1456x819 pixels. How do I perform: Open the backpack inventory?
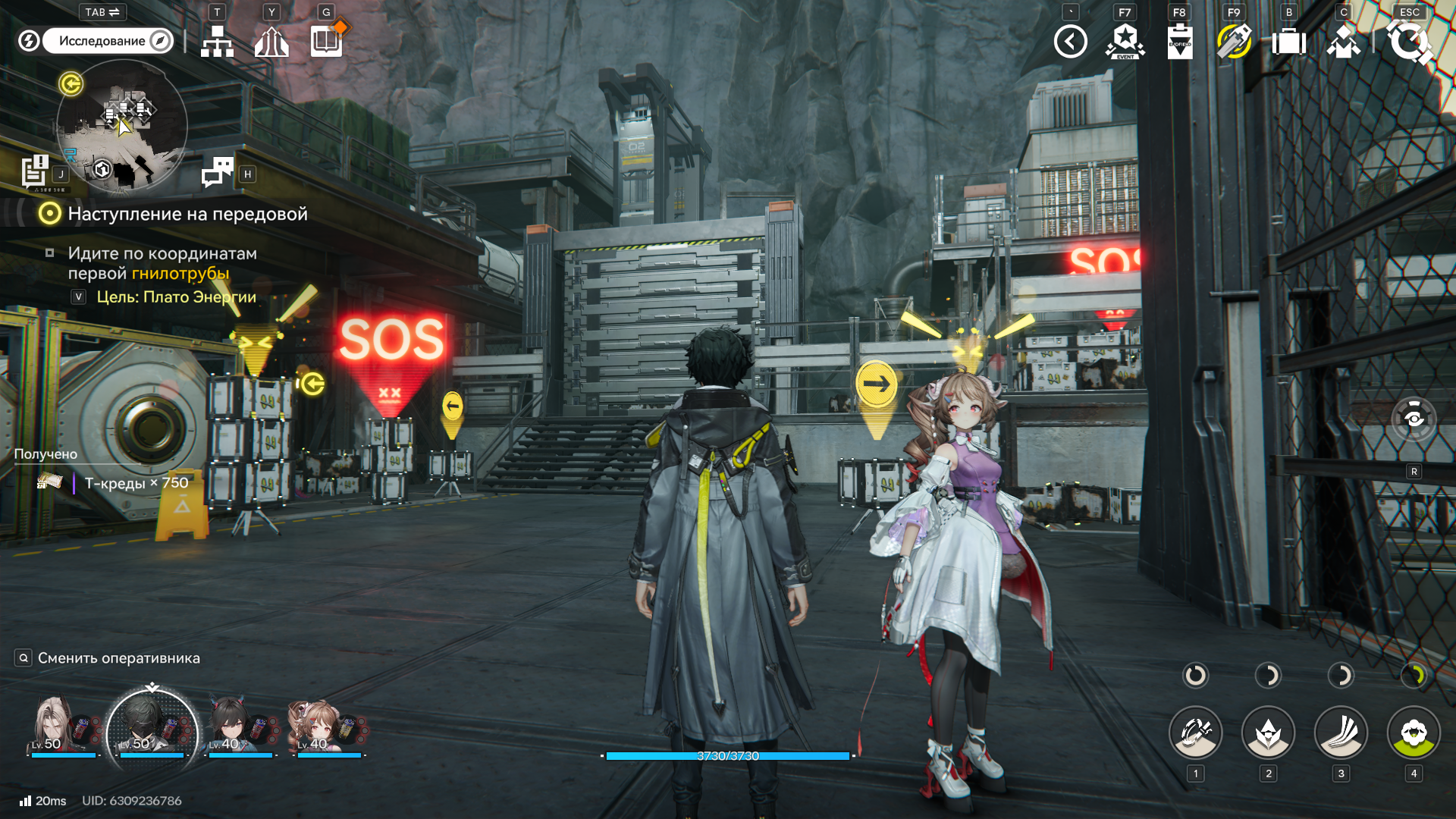point(1288,42)
